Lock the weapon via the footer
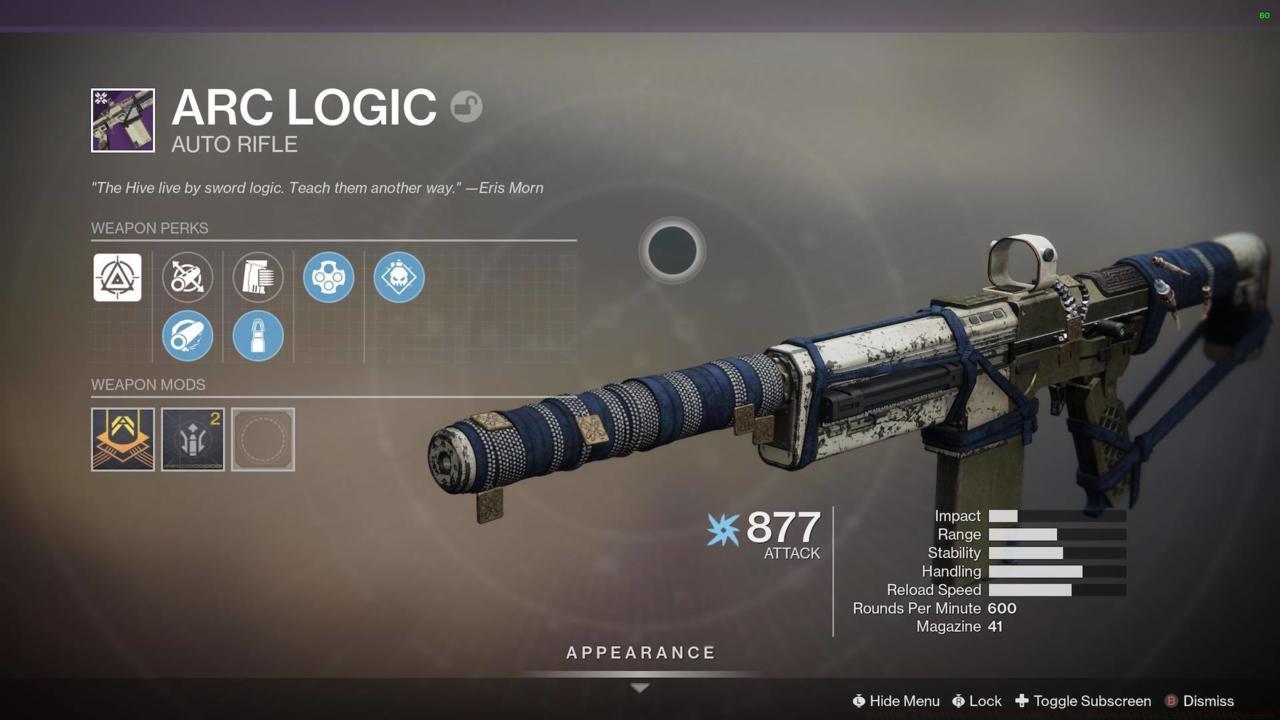The image size is (1280, 720). click(976, 701)
